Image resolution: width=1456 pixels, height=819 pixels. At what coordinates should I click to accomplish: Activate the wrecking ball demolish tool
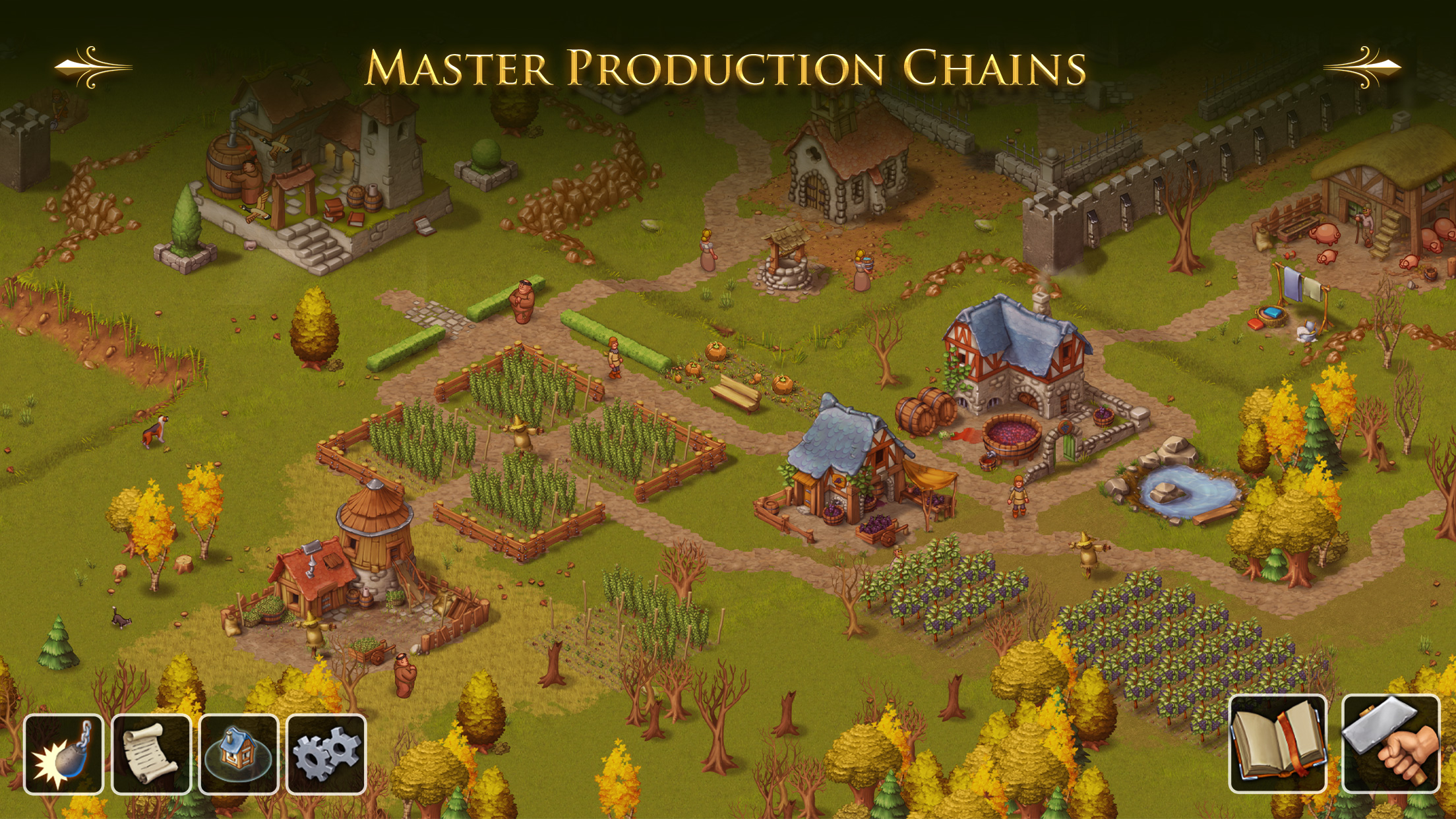coord(63,754)
